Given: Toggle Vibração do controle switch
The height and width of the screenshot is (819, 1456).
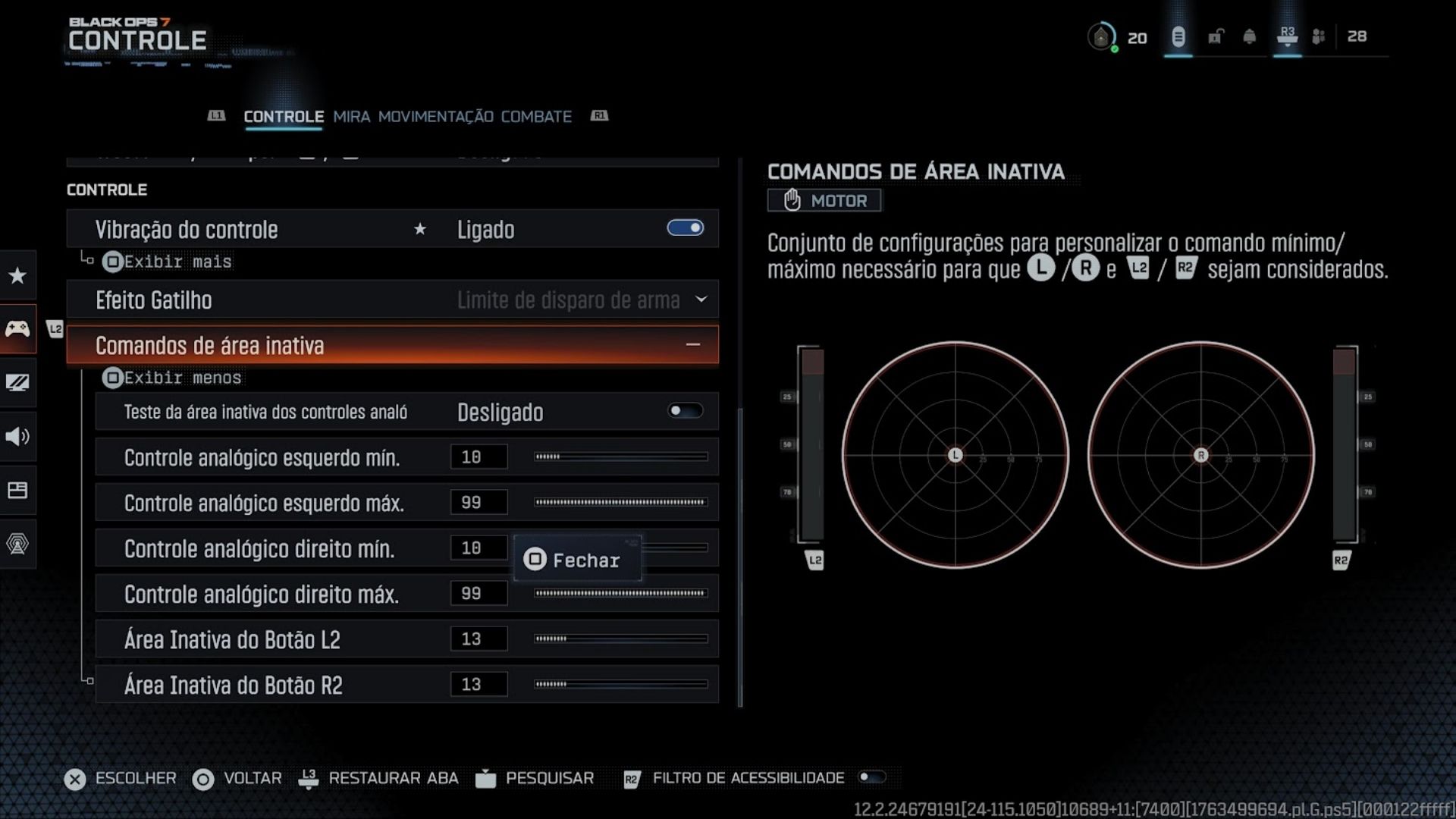Looking at the screenshot, I should [685, 228].
